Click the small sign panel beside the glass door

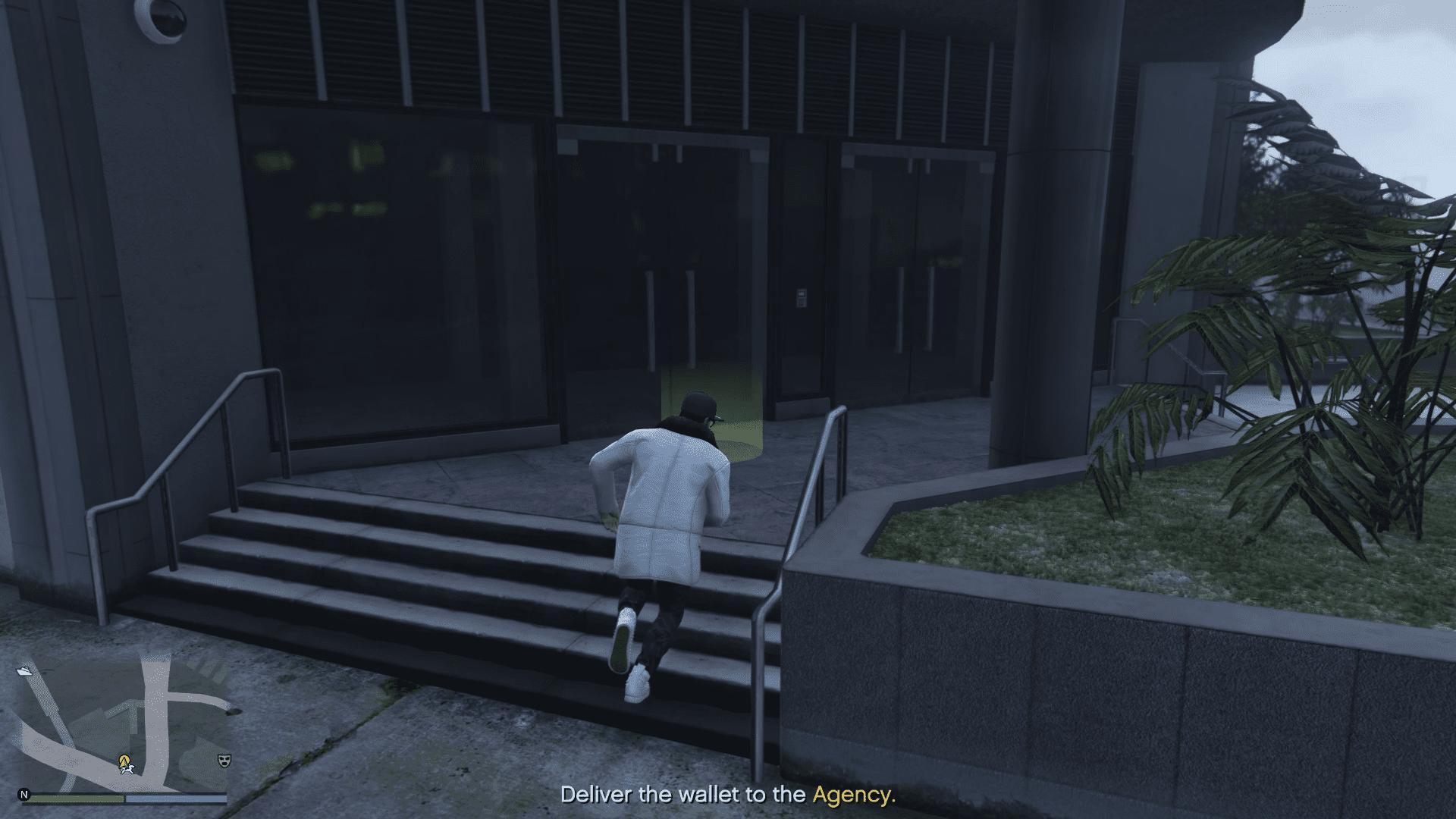[x=802, y=299]
